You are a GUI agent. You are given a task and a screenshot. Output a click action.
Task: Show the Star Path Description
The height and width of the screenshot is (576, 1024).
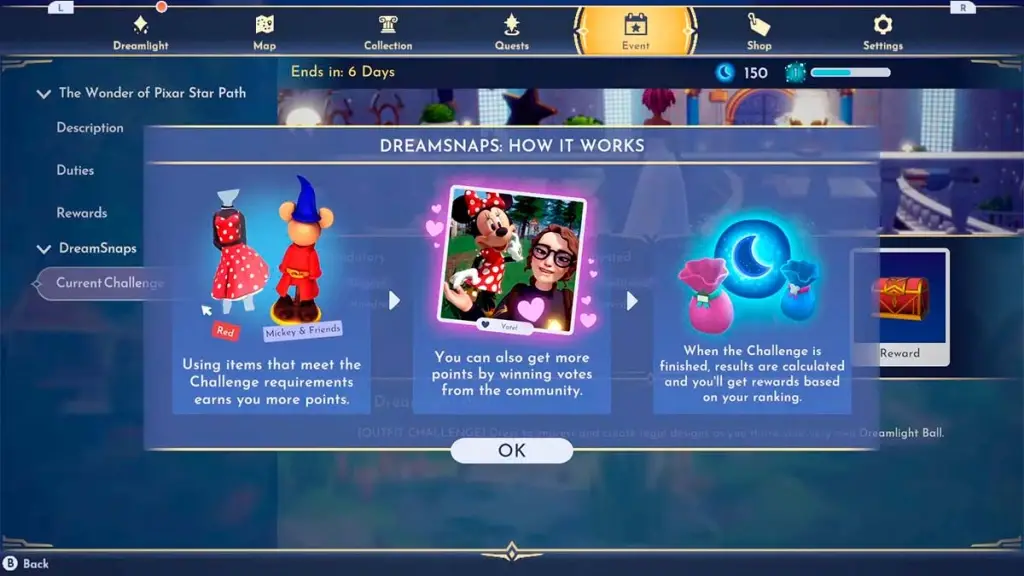coord(90,128)
